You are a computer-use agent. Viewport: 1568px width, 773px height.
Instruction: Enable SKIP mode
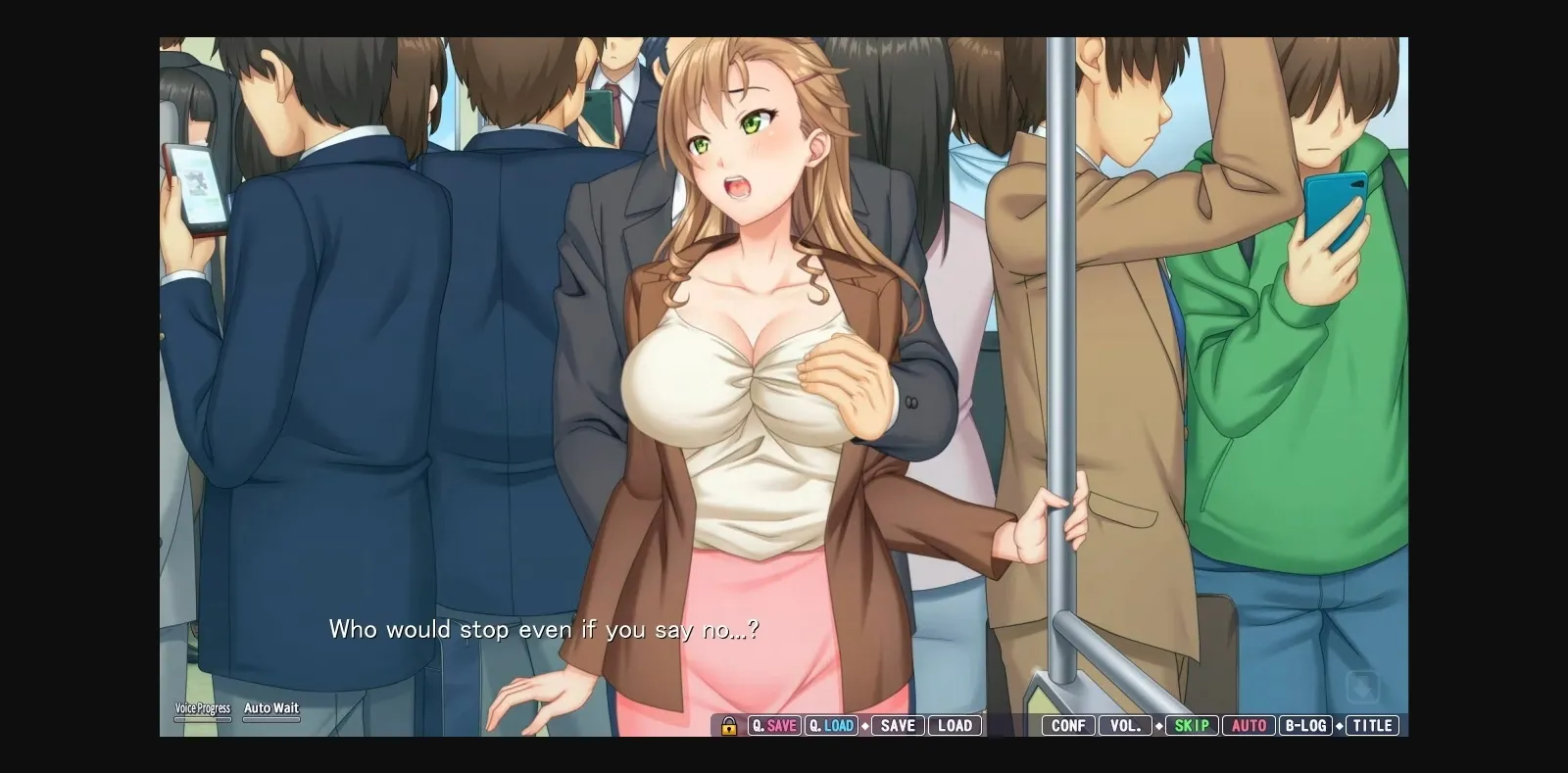coord(1190,726)
